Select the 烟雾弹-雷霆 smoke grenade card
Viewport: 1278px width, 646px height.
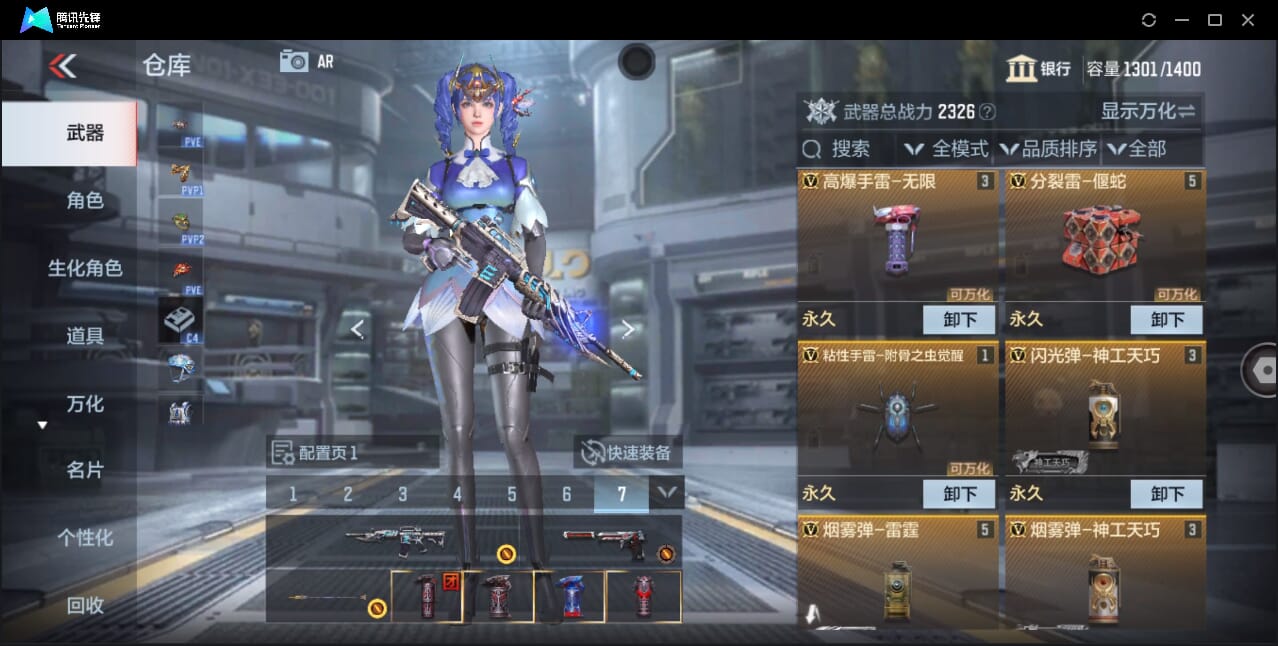[x=898, y=572]
